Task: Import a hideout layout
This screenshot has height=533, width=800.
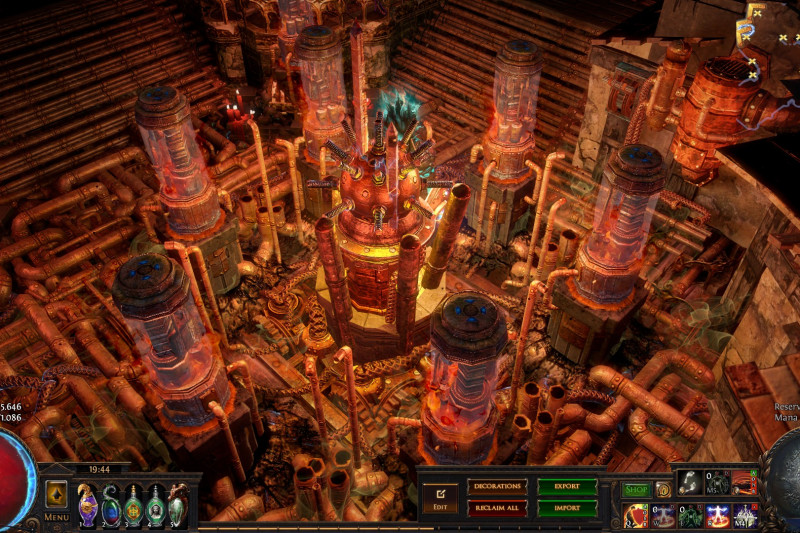Action: (567, 508)
